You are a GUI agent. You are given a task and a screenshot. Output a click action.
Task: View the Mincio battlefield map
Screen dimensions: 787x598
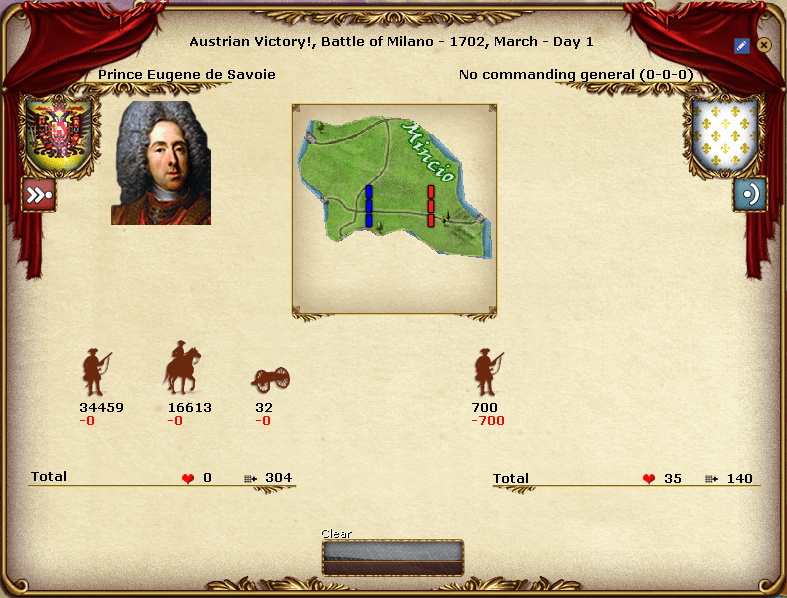(x=394, y=208)
